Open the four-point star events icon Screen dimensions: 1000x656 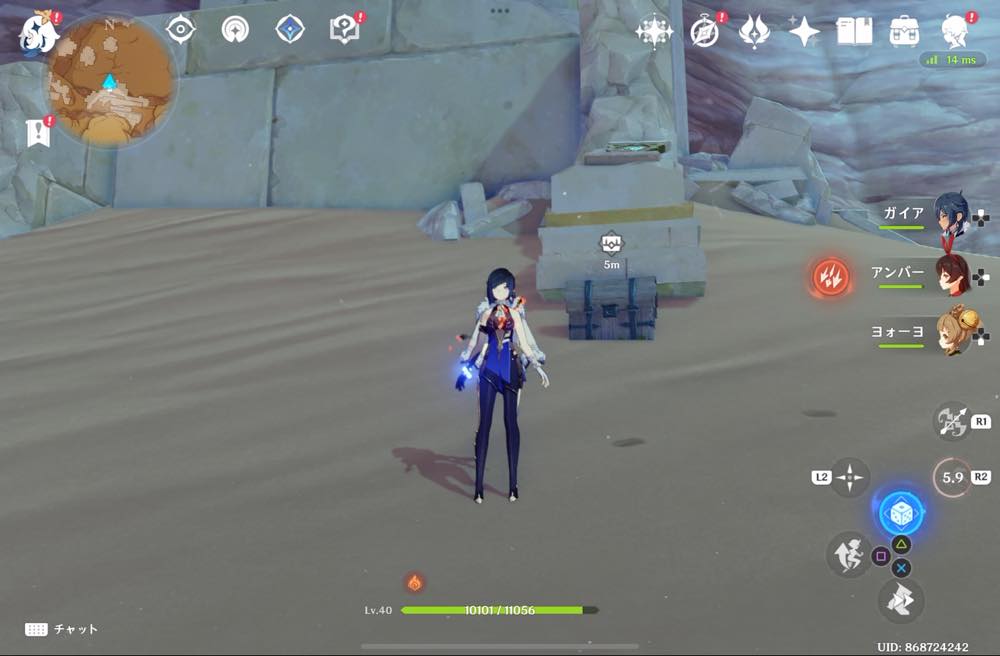click(804, 32)
